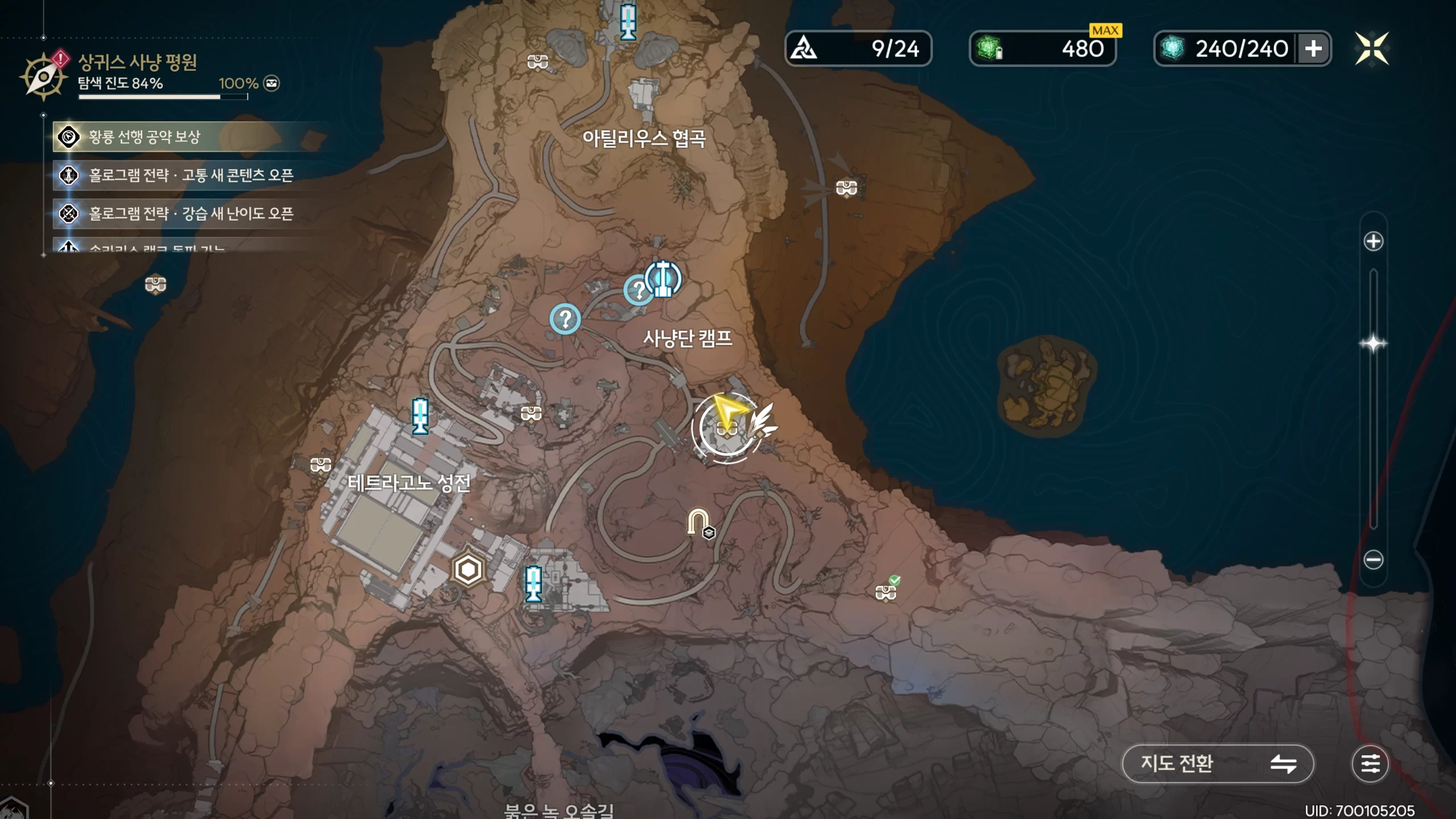Switch maps with 지도 전환 button
This screenshot has width=1456, height=819.
tap(1218, 763)
